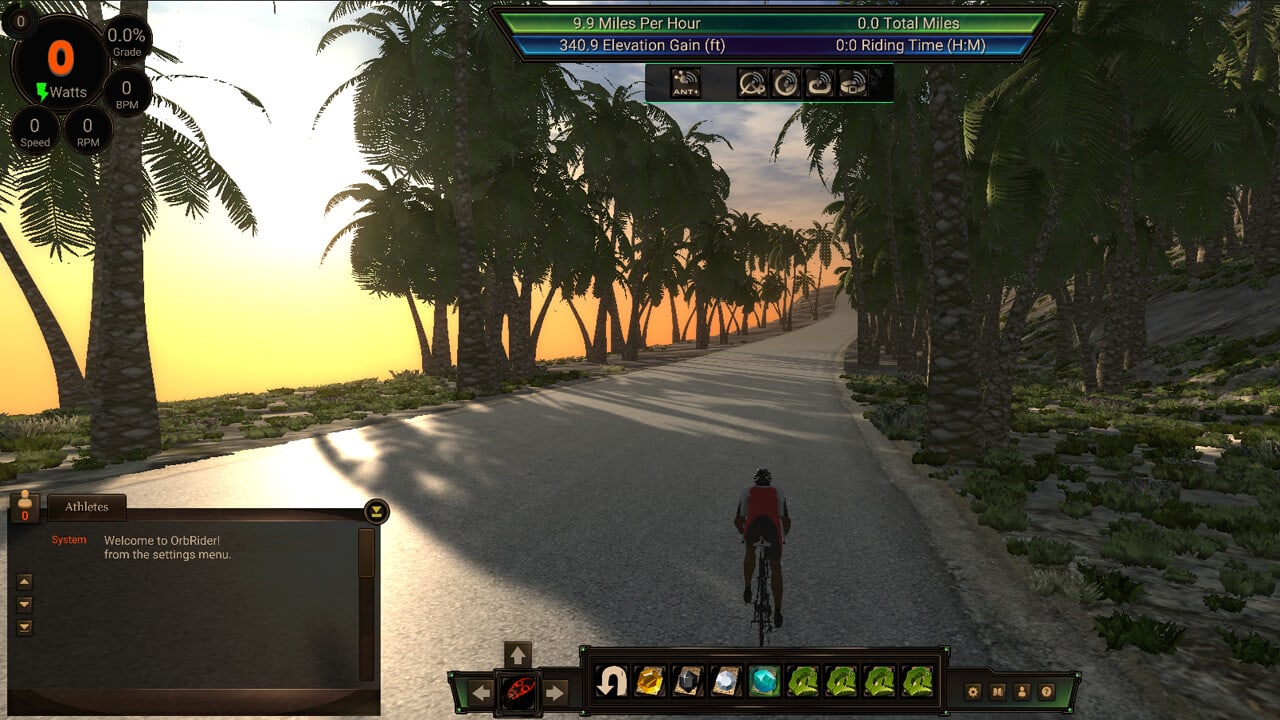
Task: Switch to the Athletes tab
Action: [x=87, y=507]
